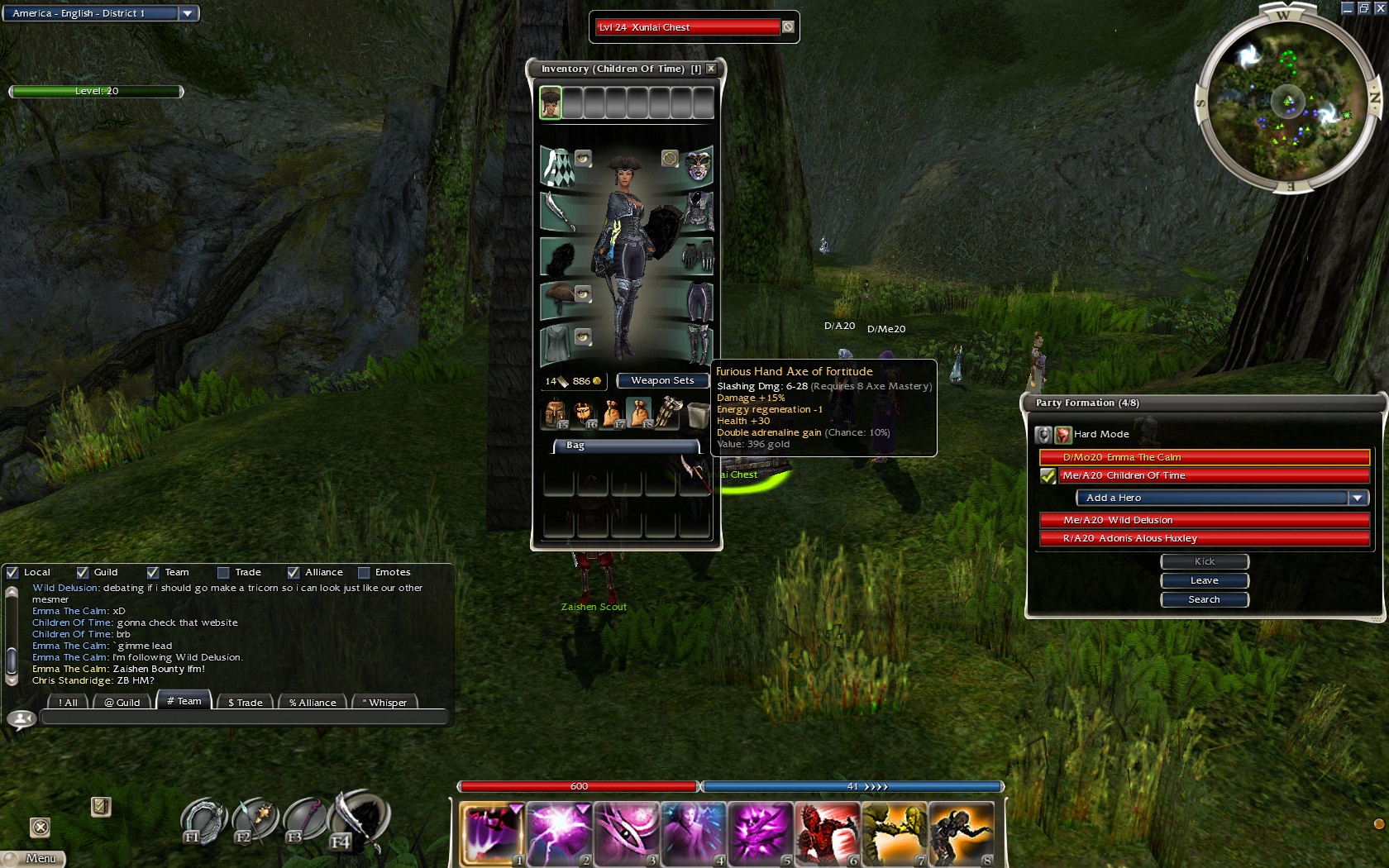Maximize the game window
The height and width of the screenshot is (868, 1389).
click(x=1363, y=7)
